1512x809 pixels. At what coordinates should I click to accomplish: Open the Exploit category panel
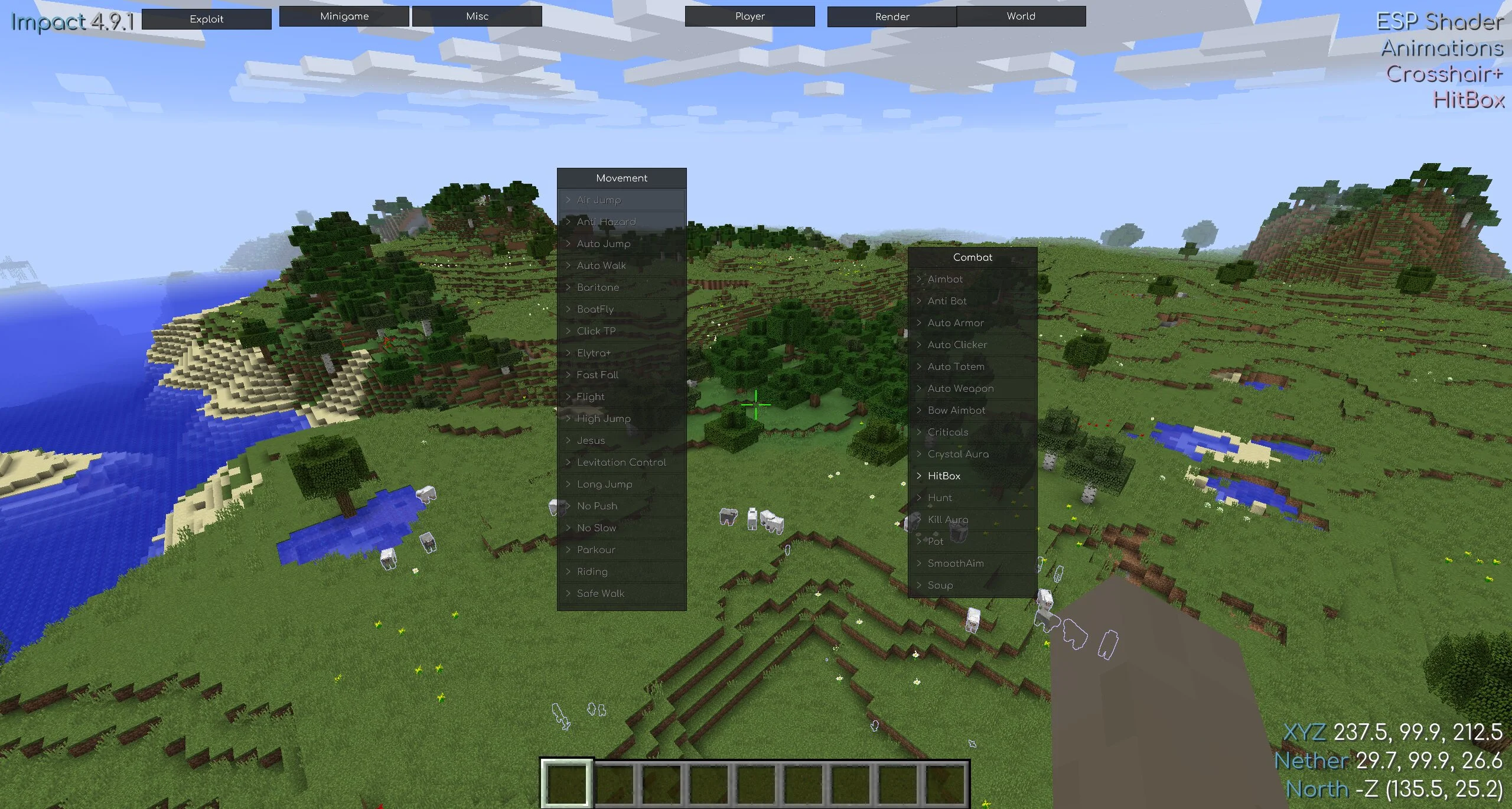point(207,19)
